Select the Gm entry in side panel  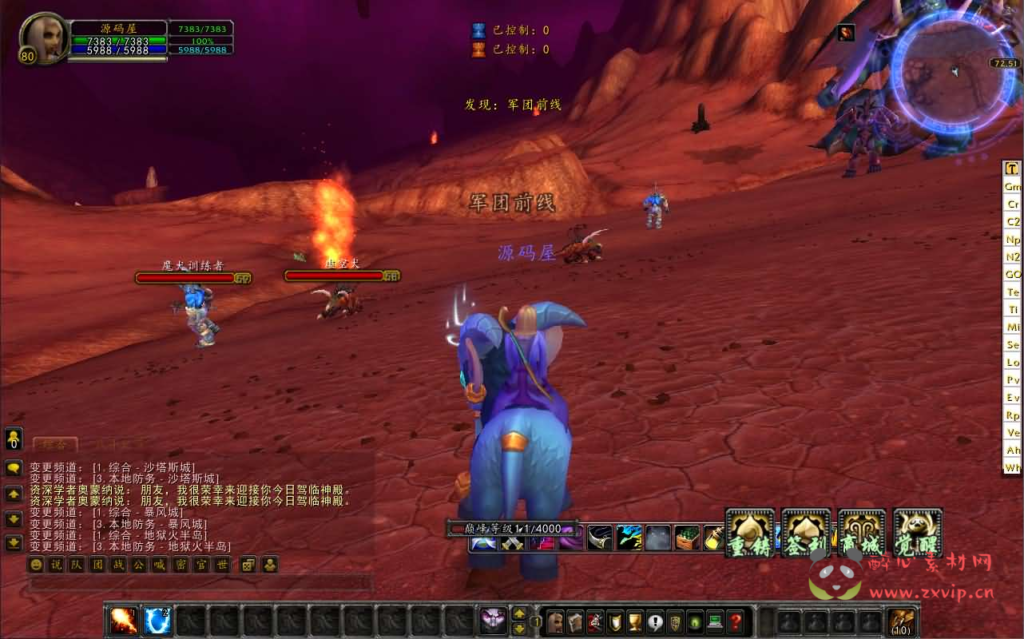[x=1012, y=187]
